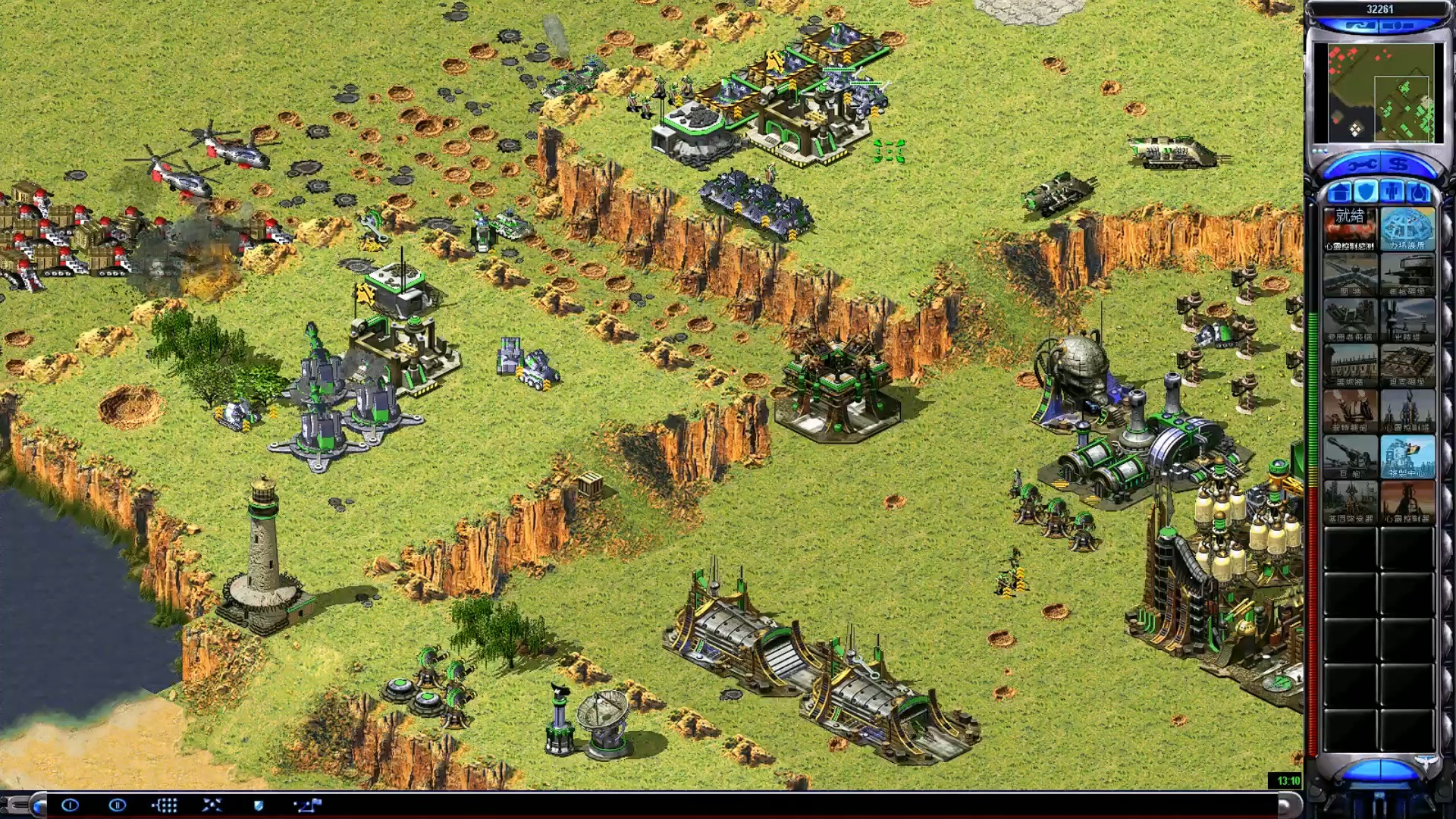Select the Force Shield cameo

click(1407, 228)
